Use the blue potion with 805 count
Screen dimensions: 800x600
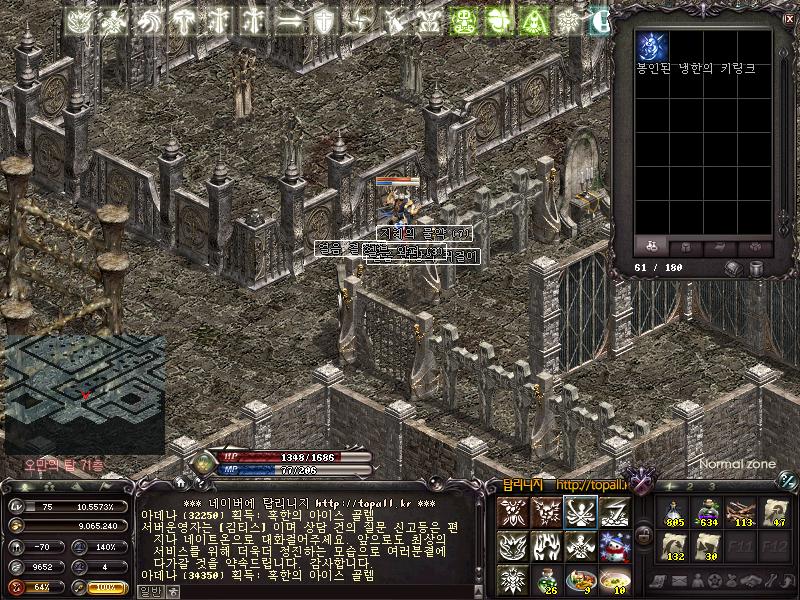(x=674, y=512)
